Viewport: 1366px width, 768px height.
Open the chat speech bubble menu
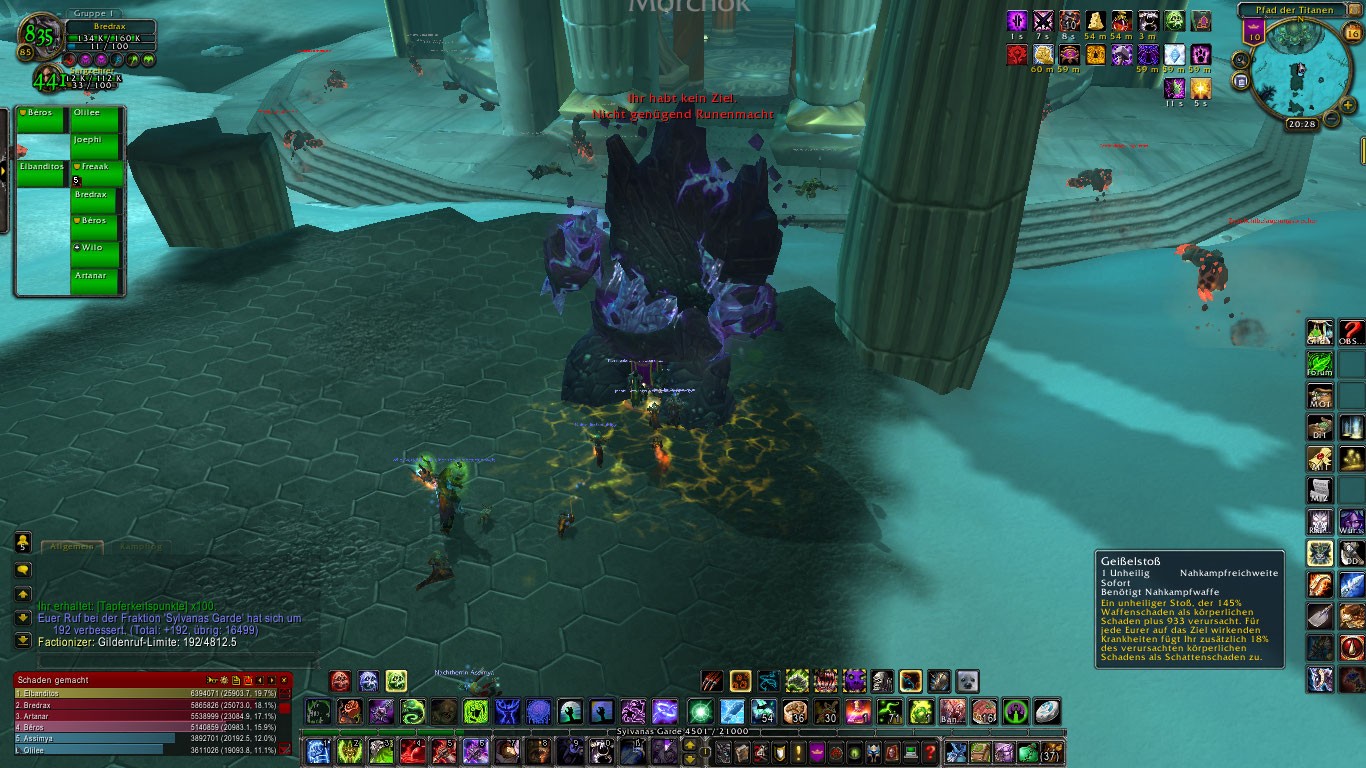[22, 569]
